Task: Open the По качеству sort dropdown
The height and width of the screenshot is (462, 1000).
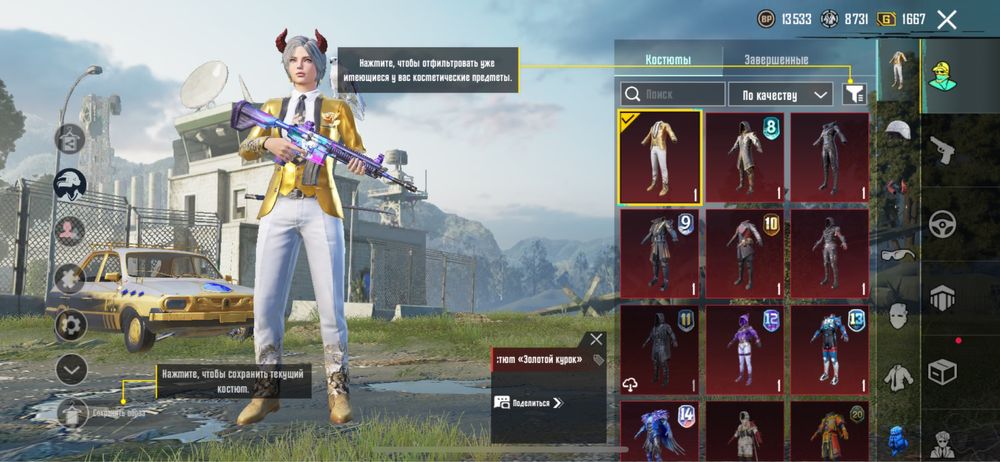Action: [780, 94]
